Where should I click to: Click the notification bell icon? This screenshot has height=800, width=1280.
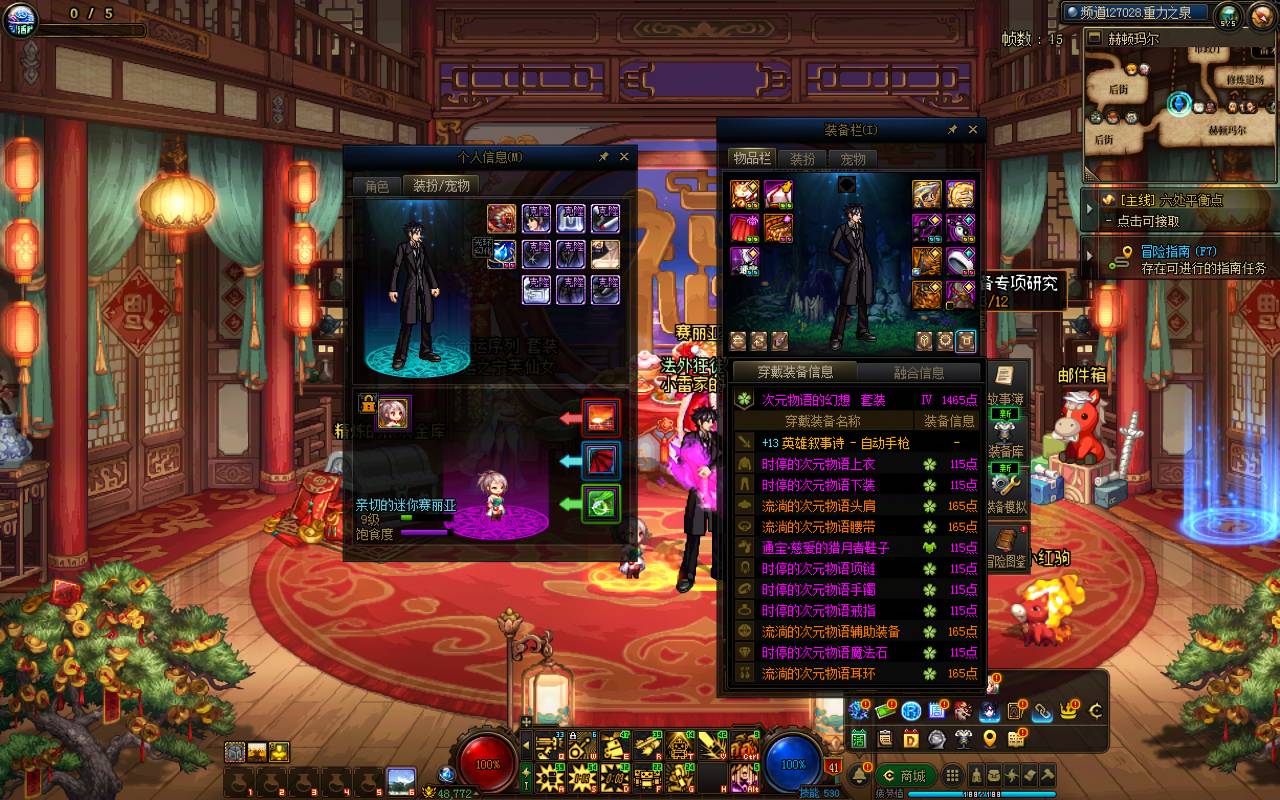(859, 776)
